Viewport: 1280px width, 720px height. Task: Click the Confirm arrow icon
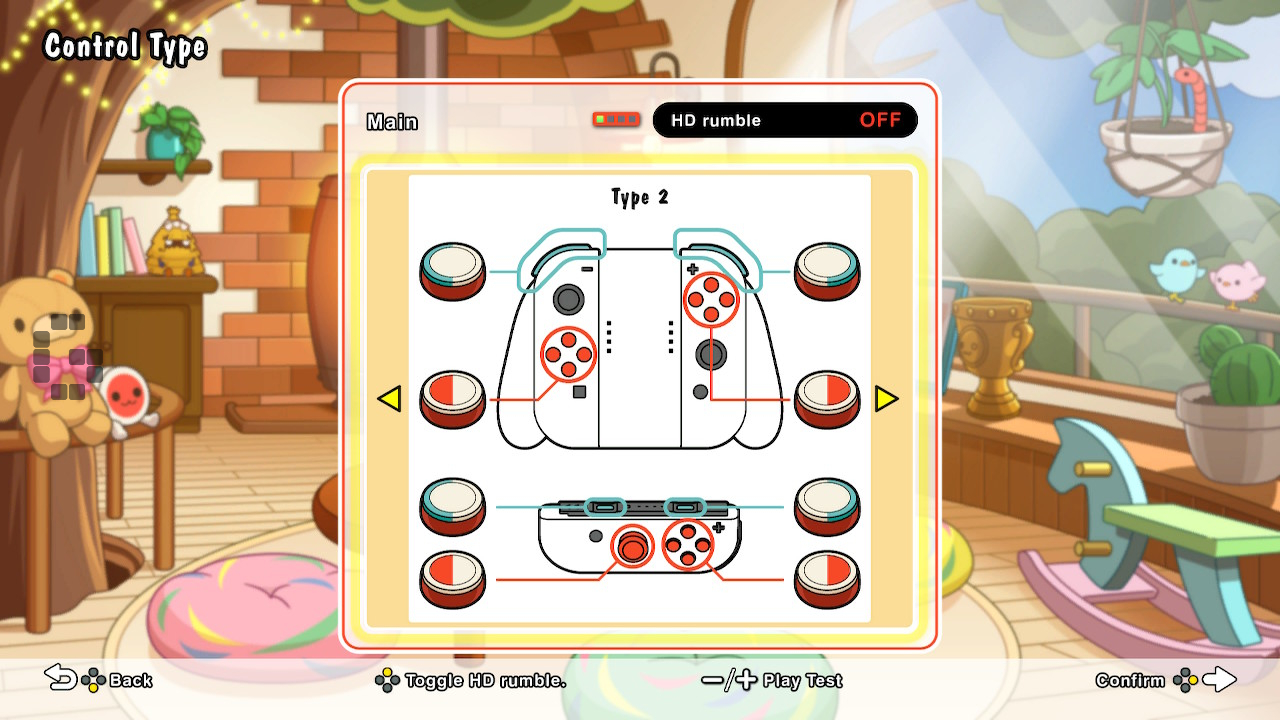point(1220,679)
